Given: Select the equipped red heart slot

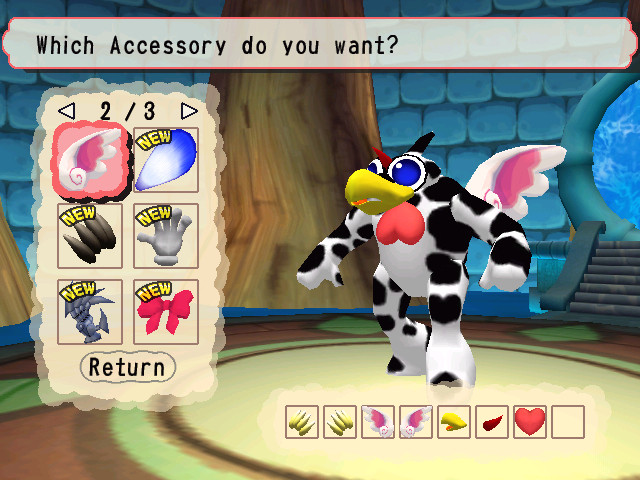Looking at the screenshot, I should point(530,422).
